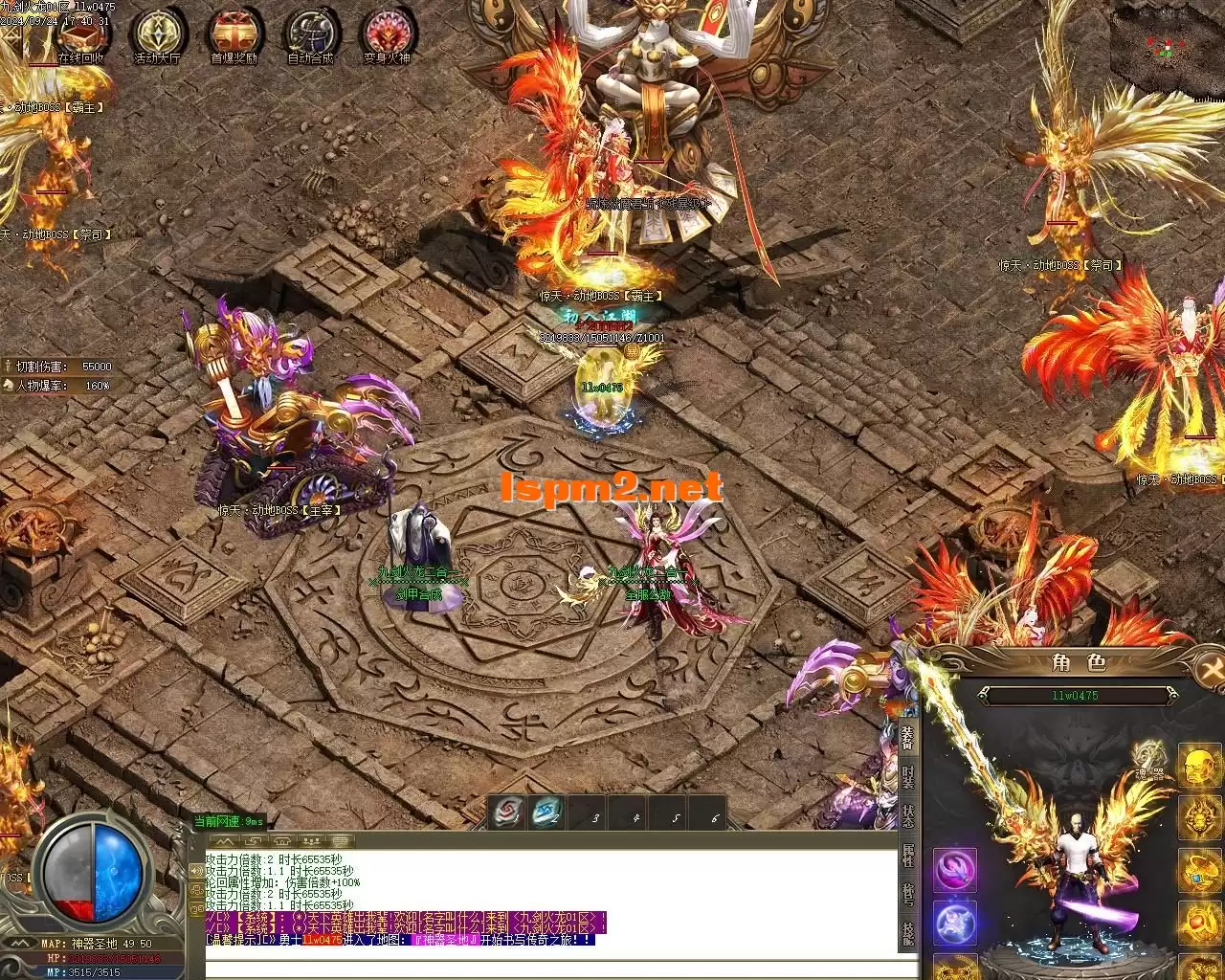Show the 属性 attributes tab
The height and width of the screenshot is (980, 1225).
click(907, 856)
